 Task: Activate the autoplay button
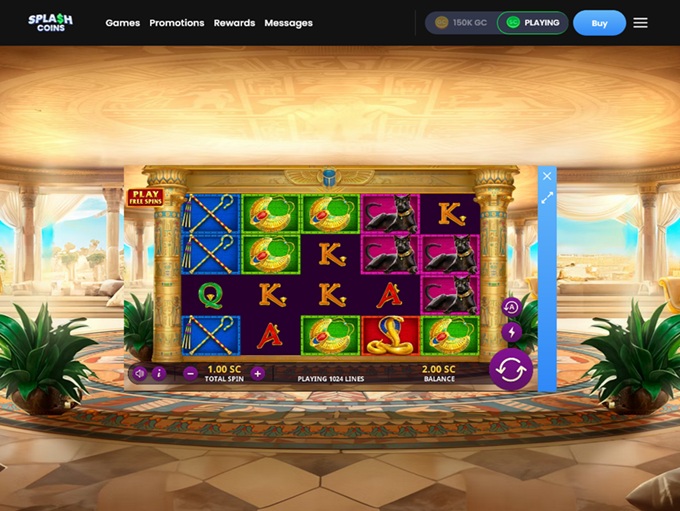(511, 308)
